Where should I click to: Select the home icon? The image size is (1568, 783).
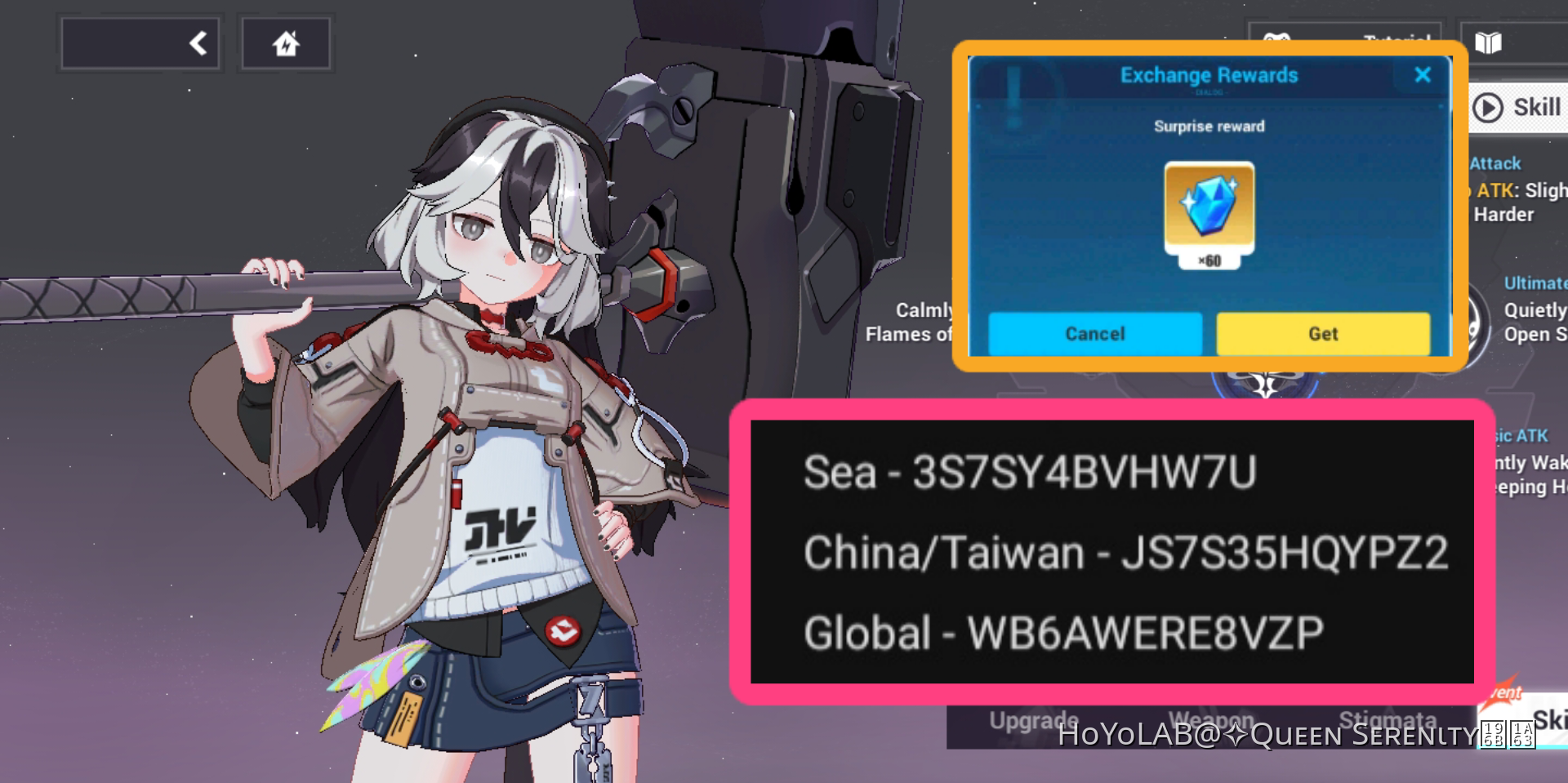coord(286,43)
